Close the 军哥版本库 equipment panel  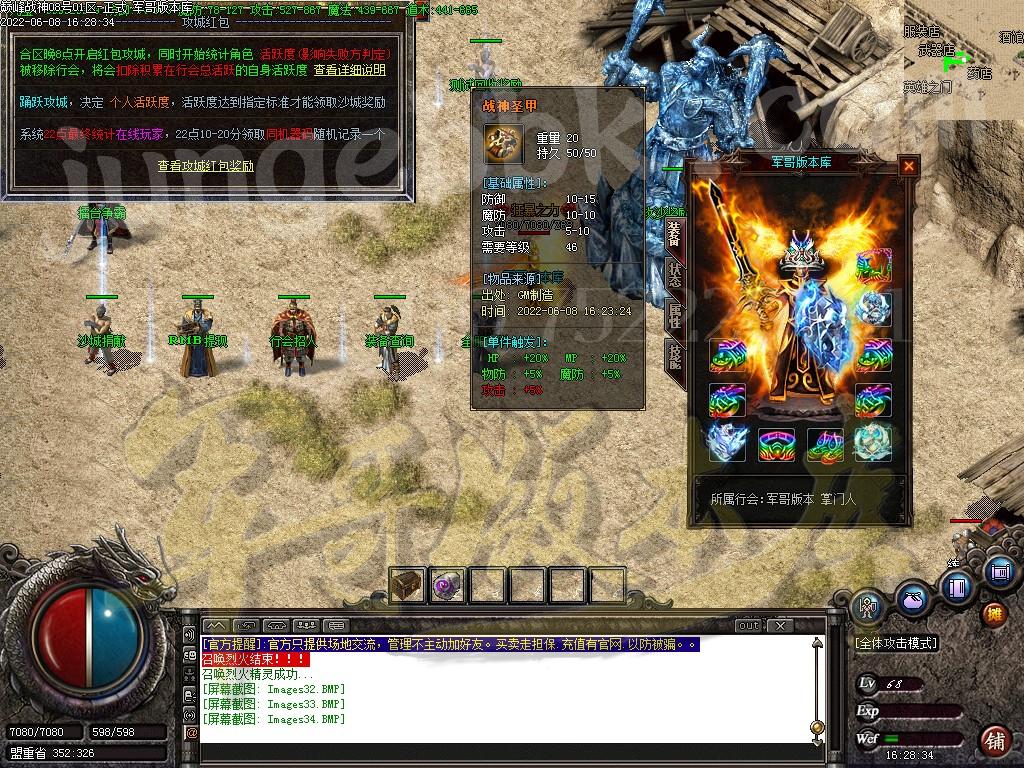click(908, 166)
